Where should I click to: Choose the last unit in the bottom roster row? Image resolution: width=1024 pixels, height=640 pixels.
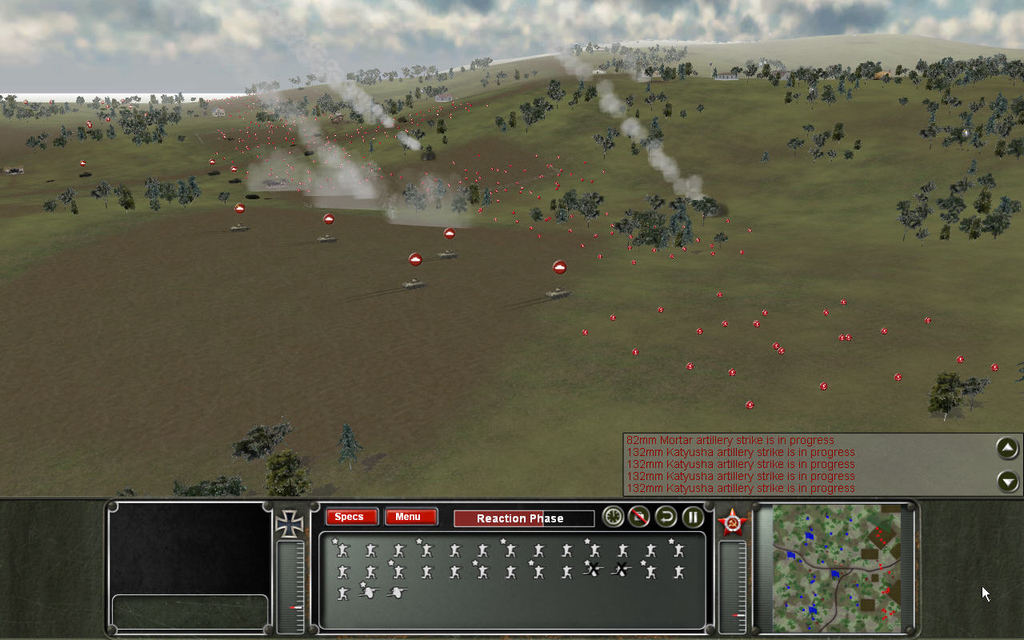click(398, 593)
